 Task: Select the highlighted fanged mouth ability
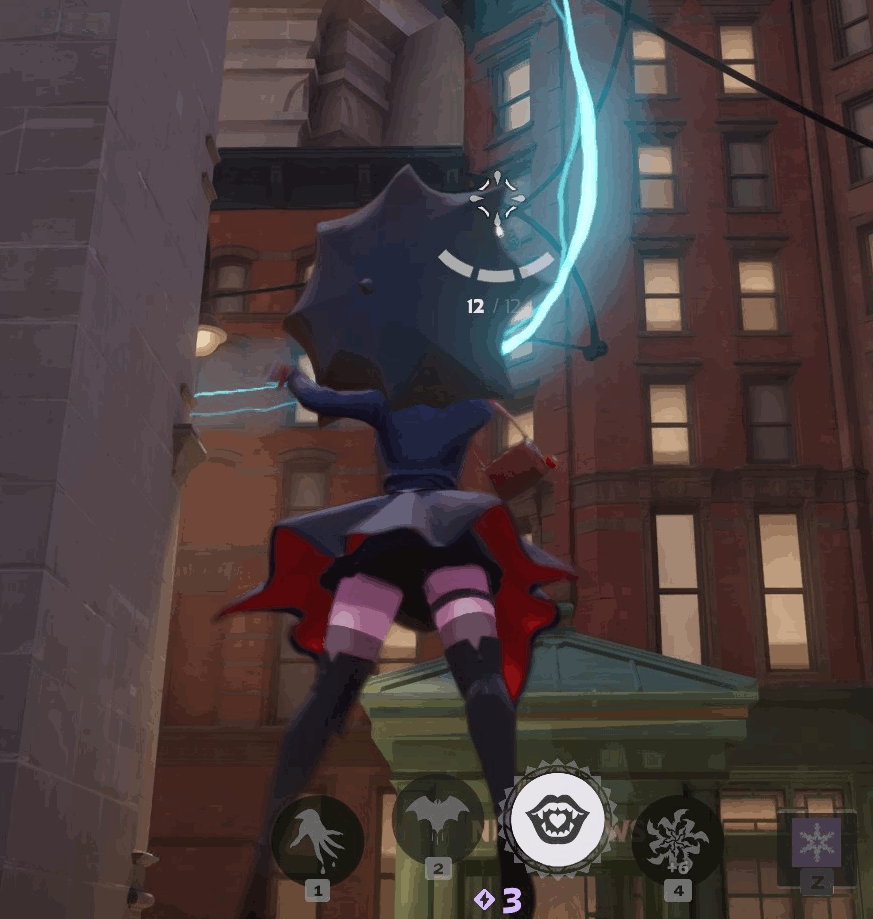click(557, 819)
